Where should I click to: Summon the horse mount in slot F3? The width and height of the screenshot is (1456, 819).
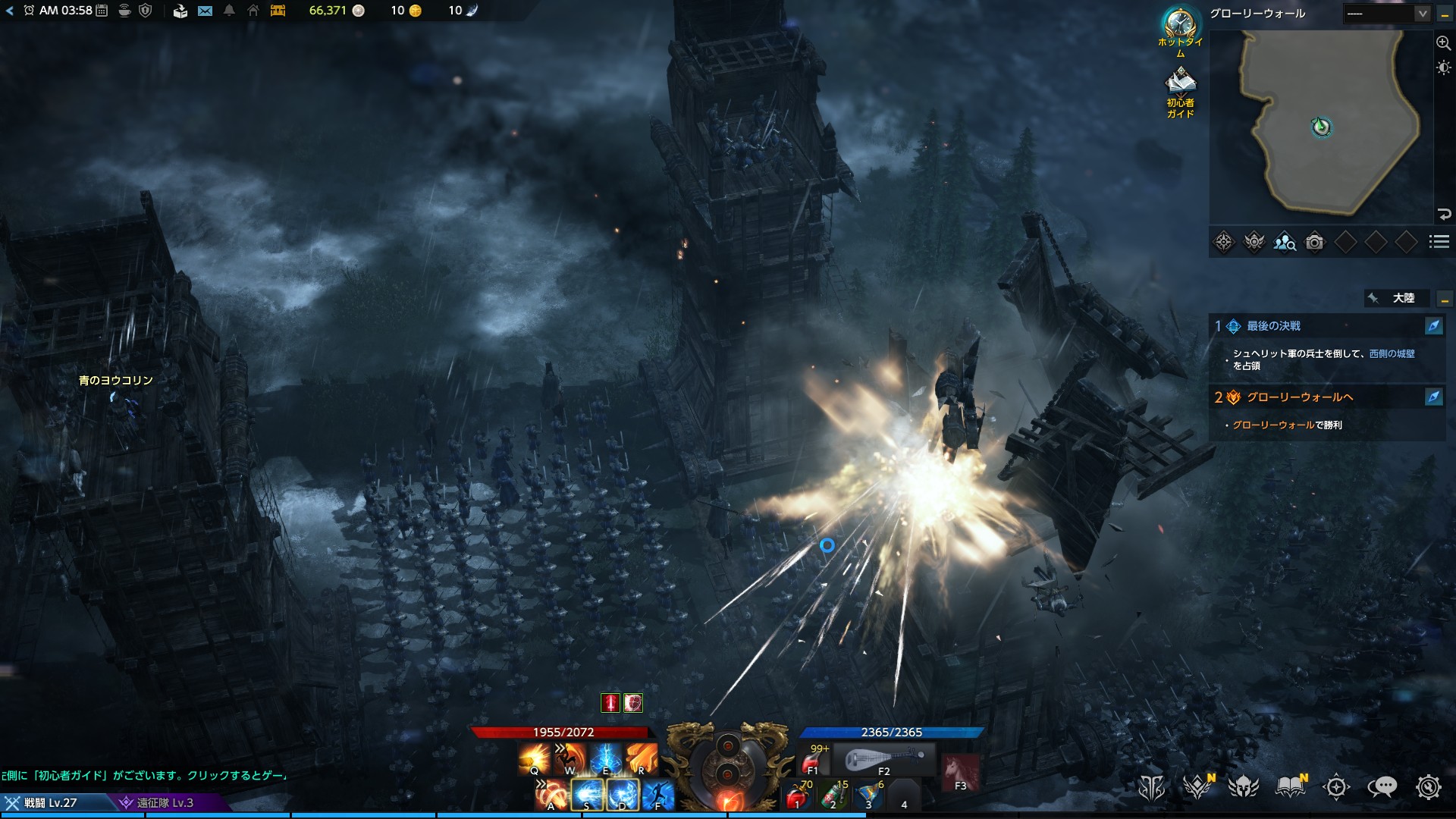click(960, 772)
